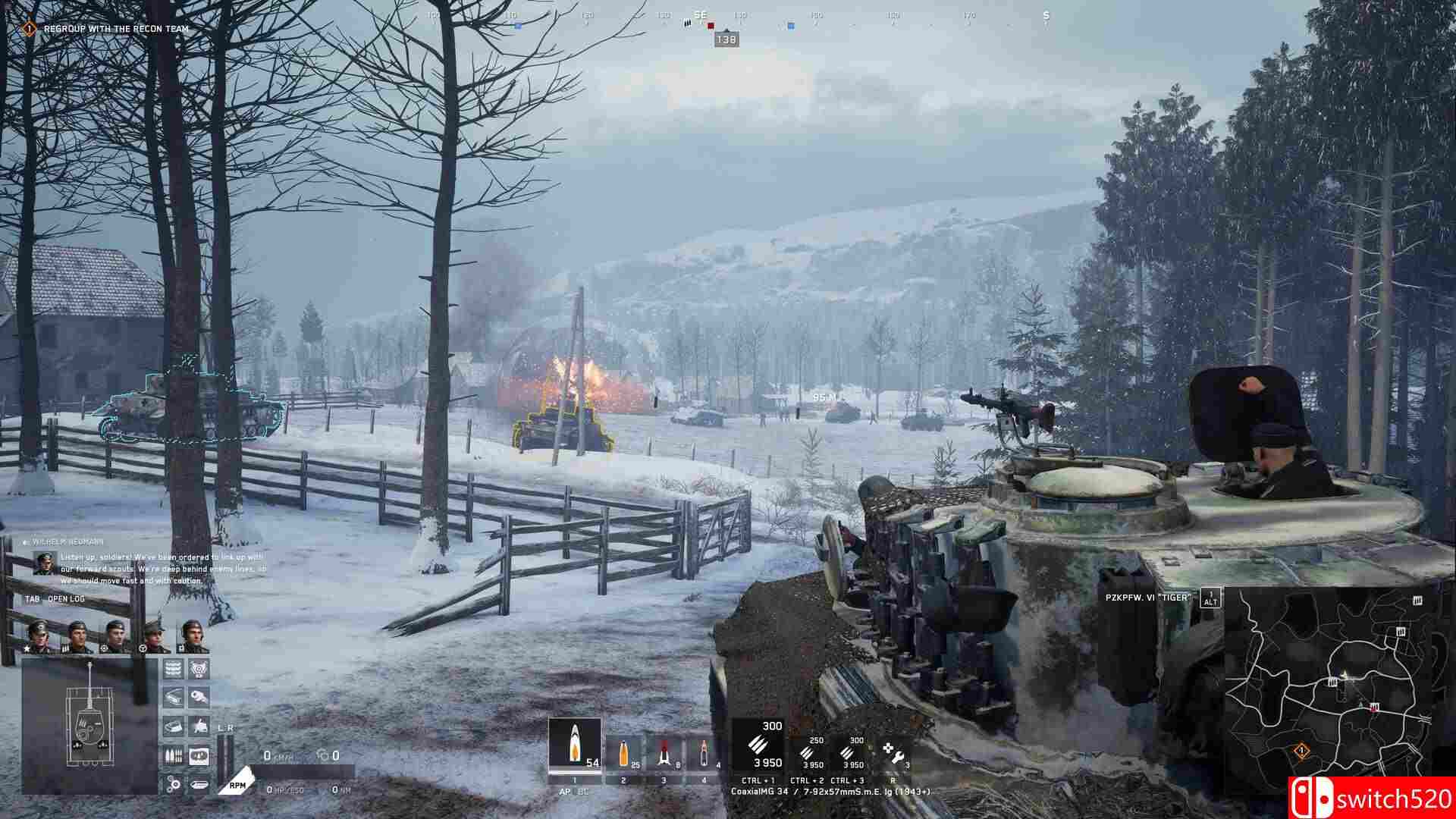Click the transmission gears status icon

coord(172,784)
